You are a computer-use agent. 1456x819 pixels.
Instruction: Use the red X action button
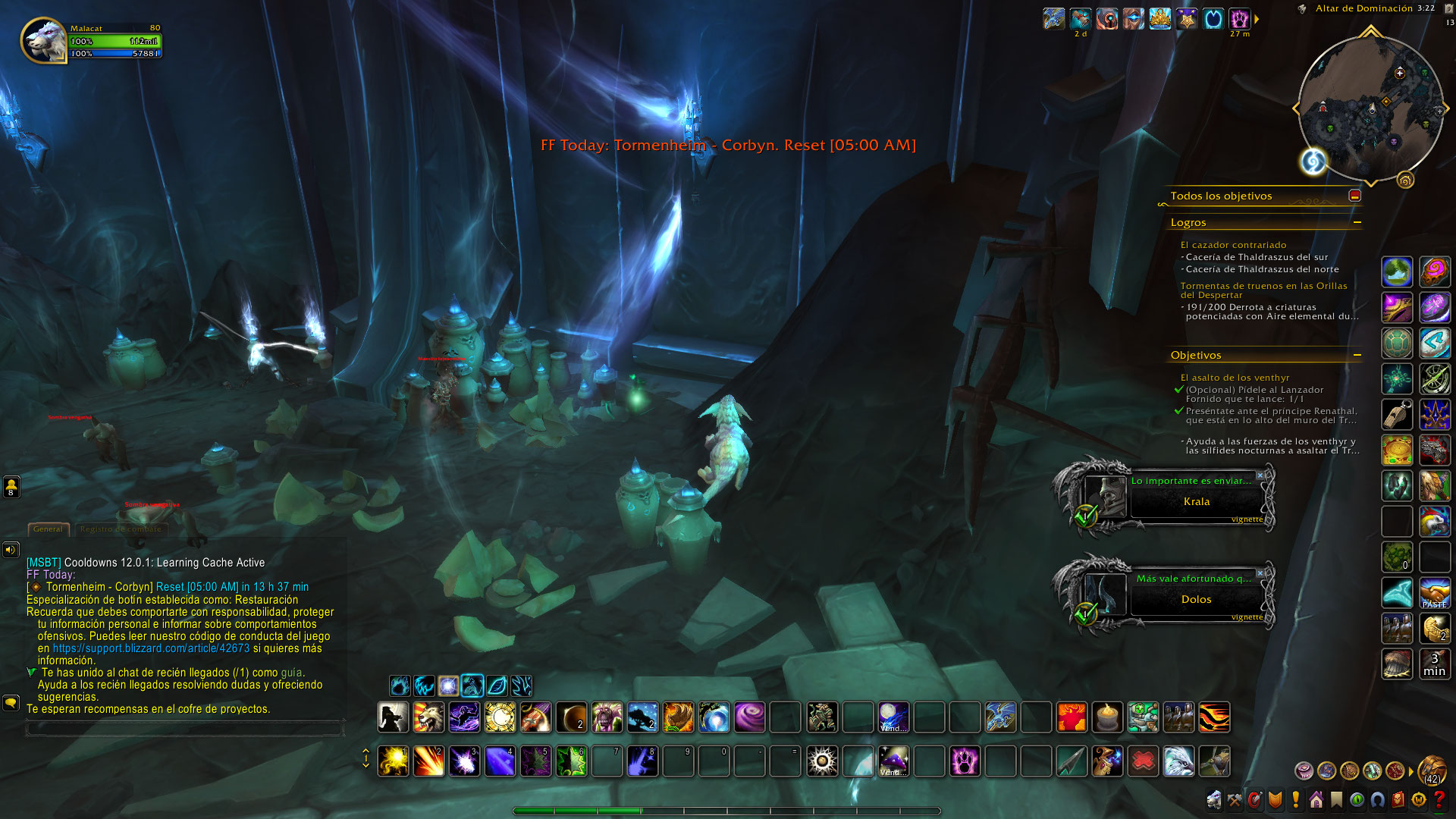click(1143, 761)
